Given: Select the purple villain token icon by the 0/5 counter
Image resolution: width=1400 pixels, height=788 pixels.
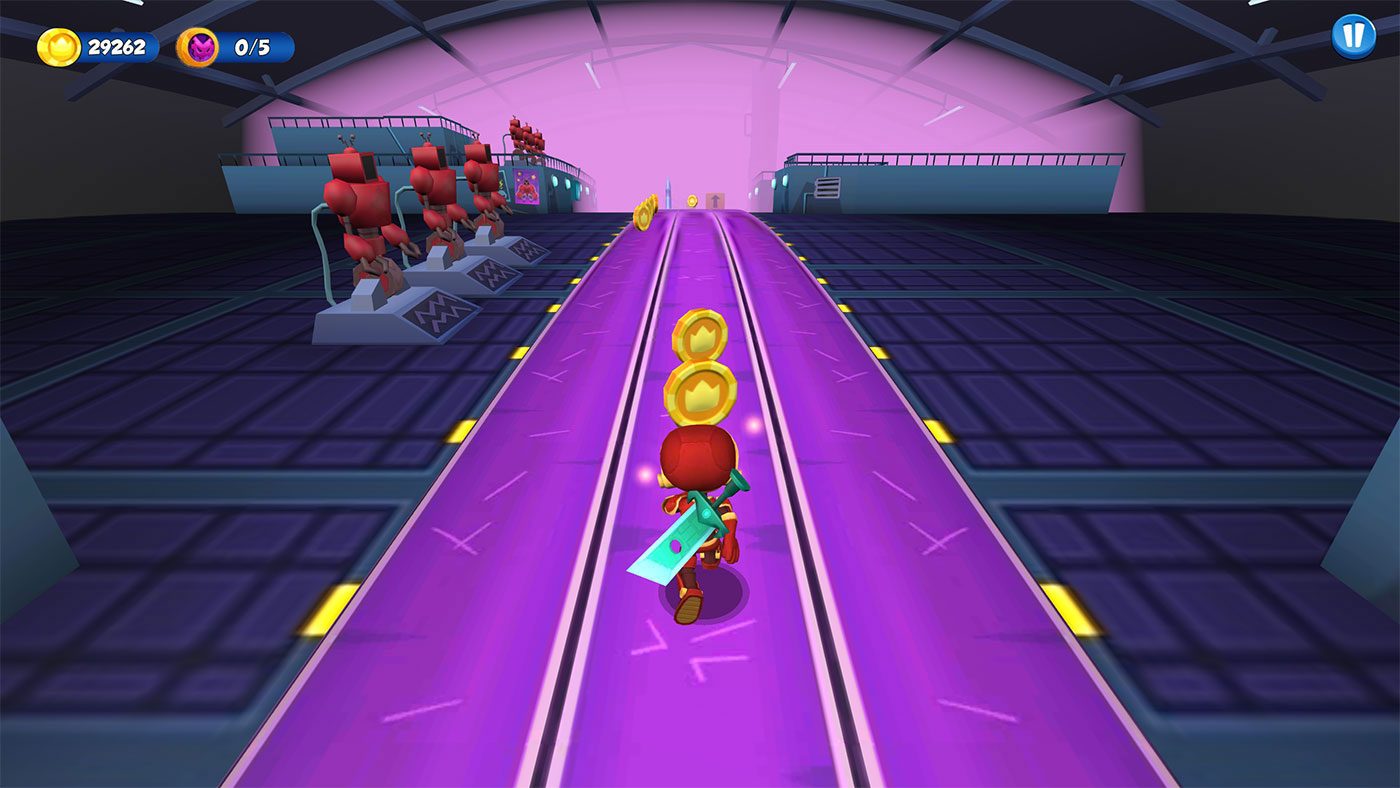Looking at the screenshot, I should click(x=200, y=44).
